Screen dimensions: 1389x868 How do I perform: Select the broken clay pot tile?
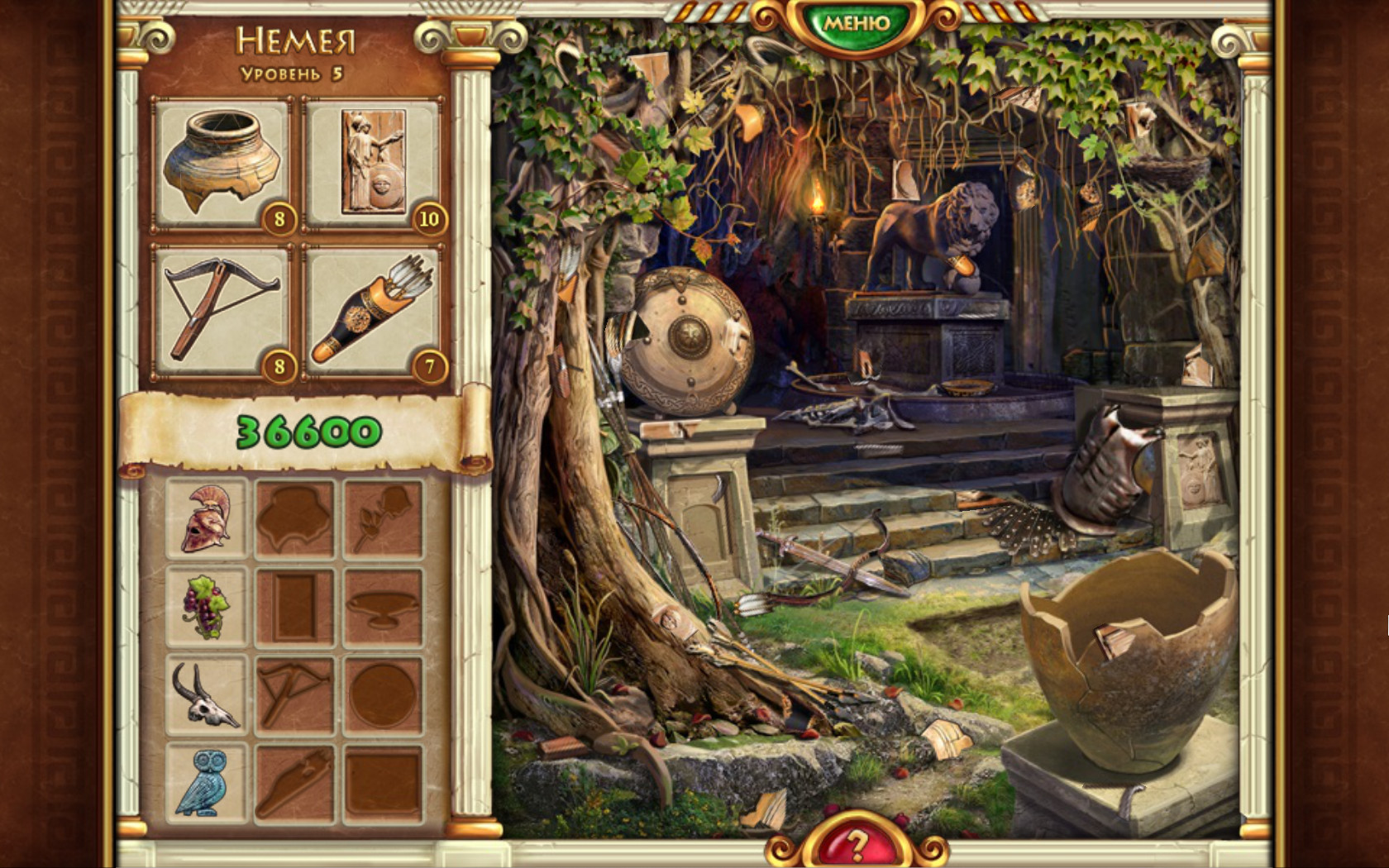pos(221,163)
